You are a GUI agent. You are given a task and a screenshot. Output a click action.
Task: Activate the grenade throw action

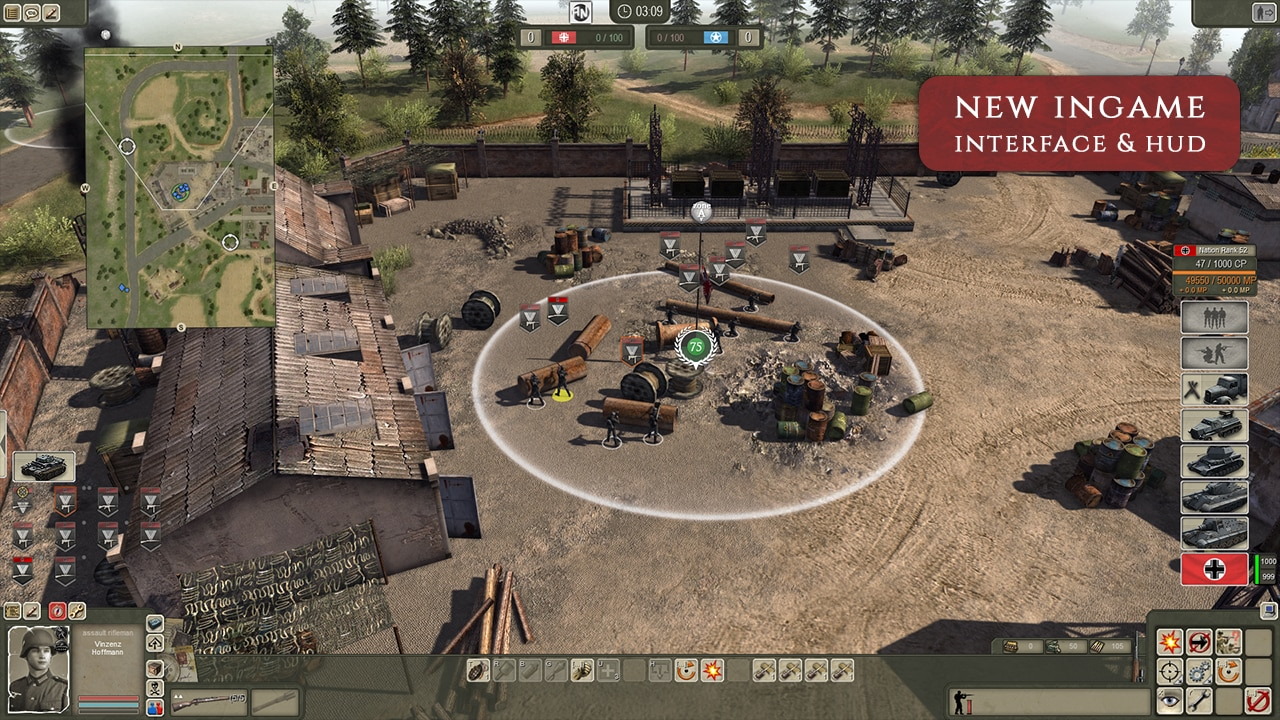(x=478, y=670)
